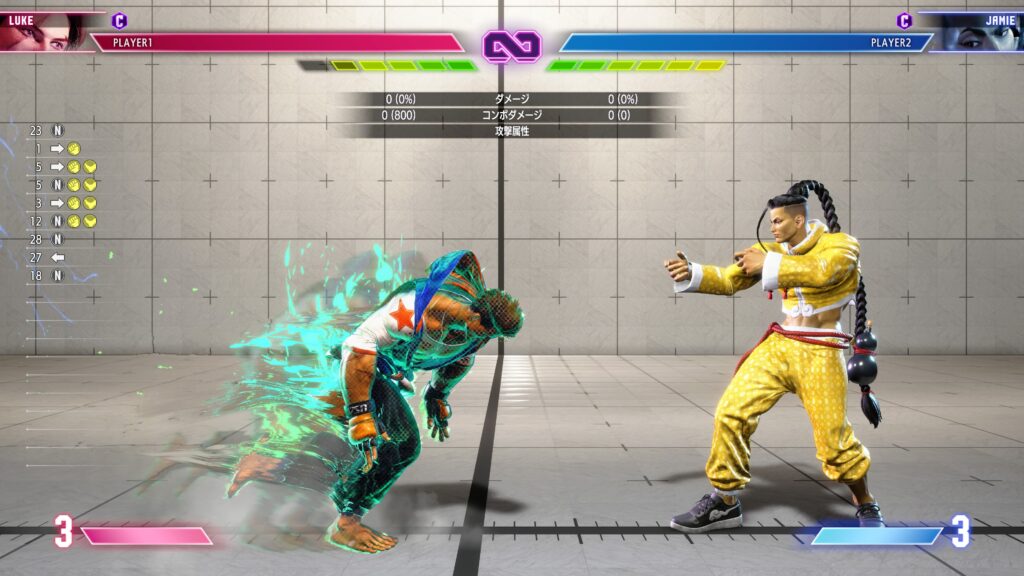Select Player 1's classic control type badge
Screen dimensions: 1024x576
tap(120, 20)
